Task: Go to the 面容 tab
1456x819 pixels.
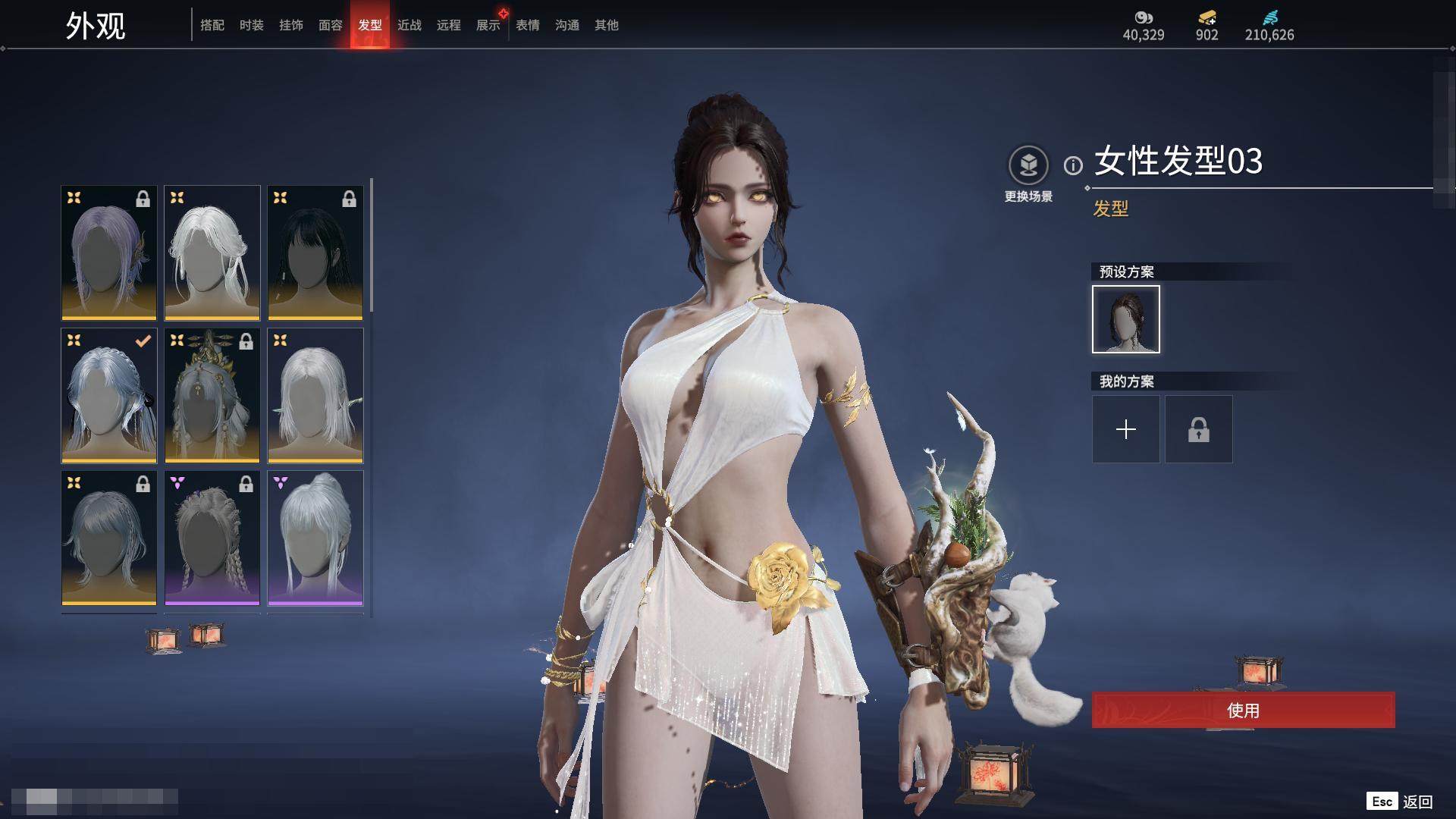Action: [331, 25]
